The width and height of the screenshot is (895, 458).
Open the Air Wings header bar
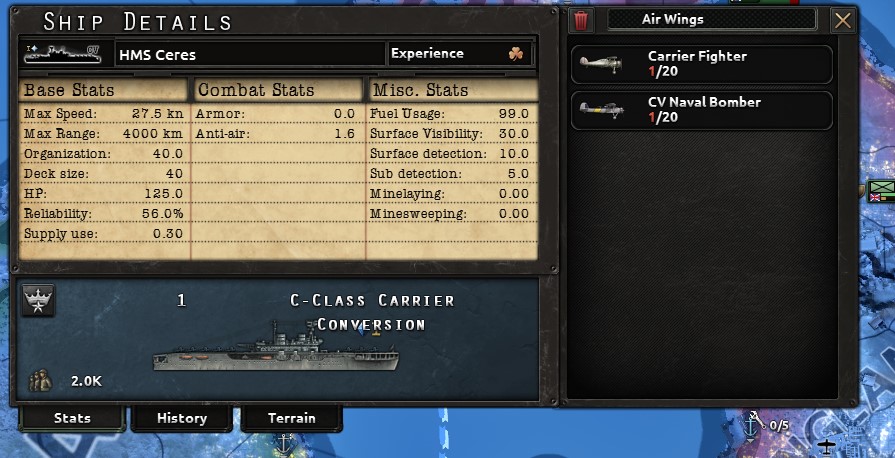pos(713,19)
